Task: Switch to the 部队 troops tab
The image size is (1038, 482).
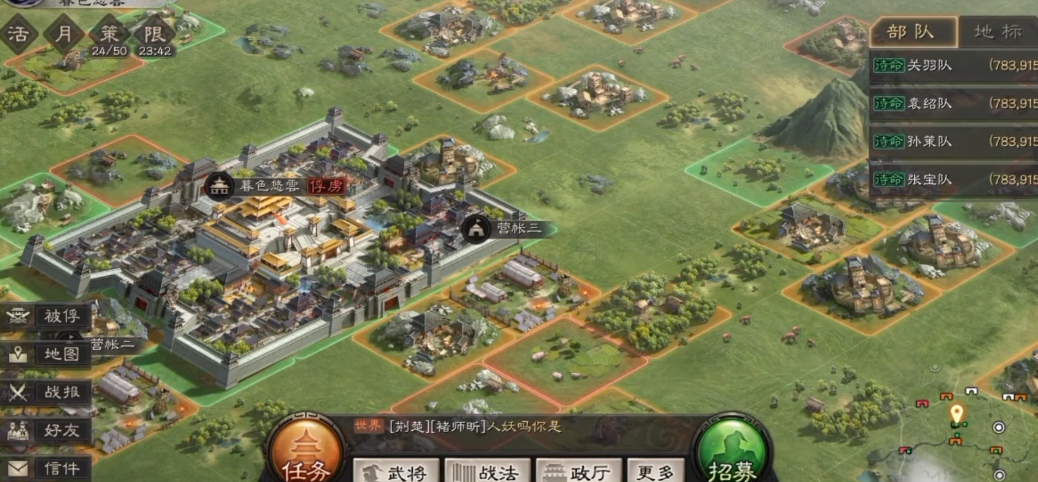Action: pyautogui.click(x=911, y=31)
